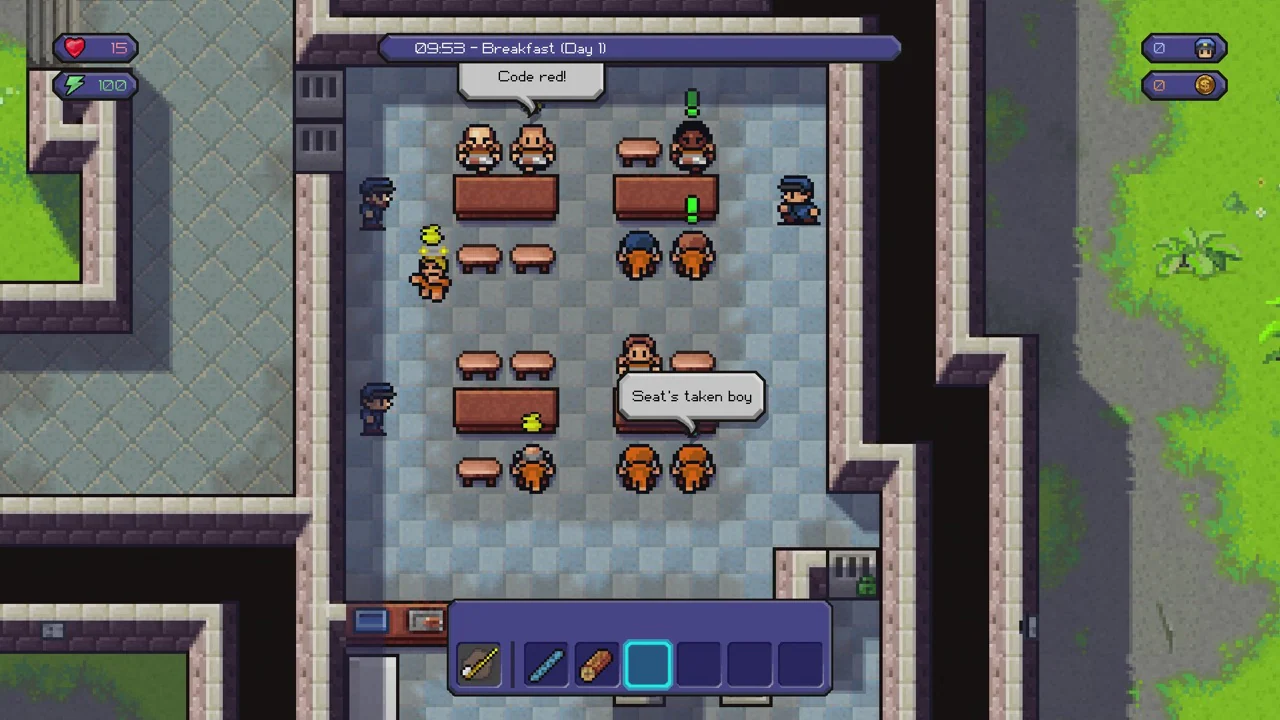1280x720 pixels.
Task: Click the 'Breakfast (Day 1)' time banner
Action: [640, 48]
